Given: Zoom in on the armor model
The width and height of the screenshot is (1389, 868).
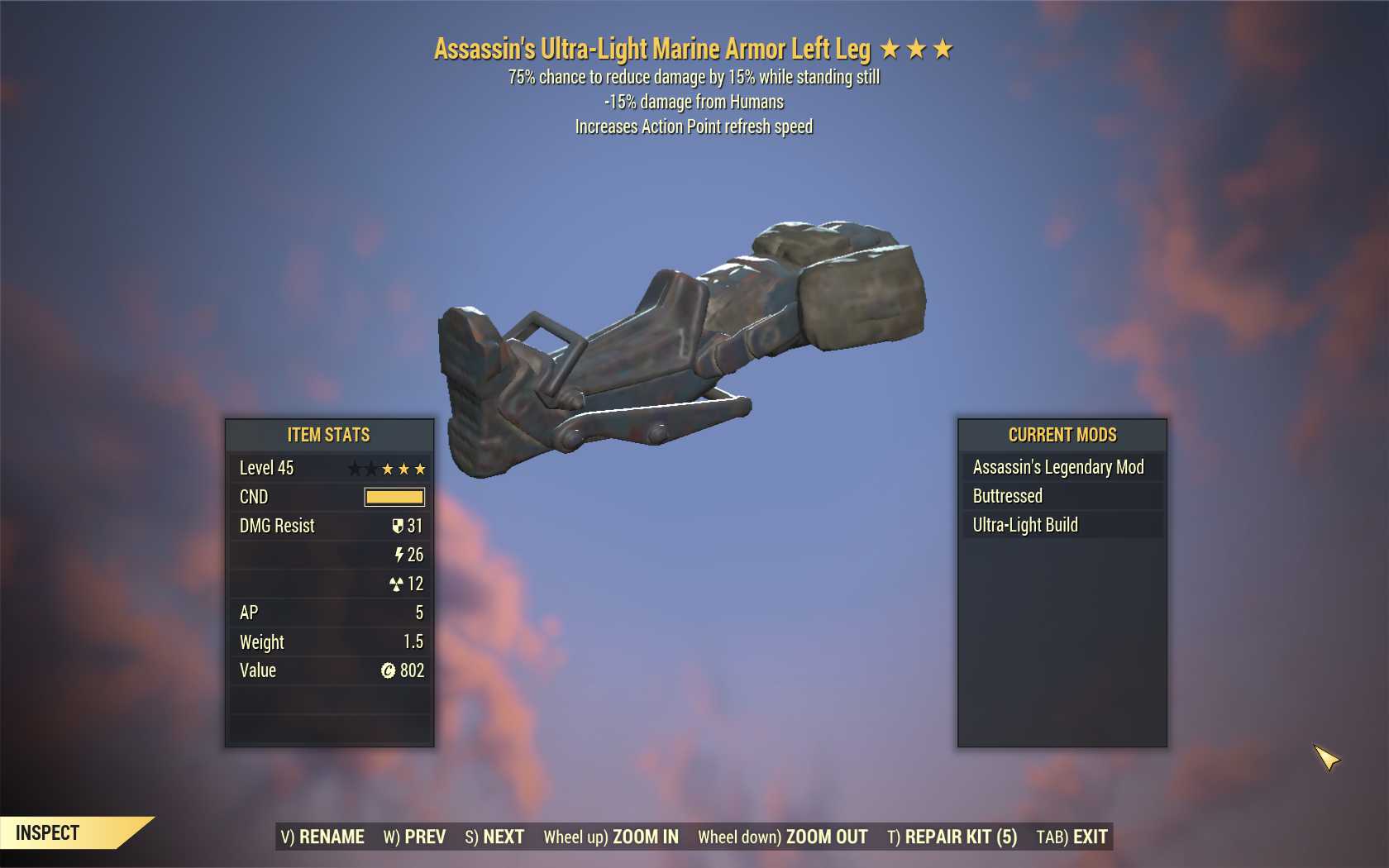Looking at the screenshot, I should (x=611, y=837).
